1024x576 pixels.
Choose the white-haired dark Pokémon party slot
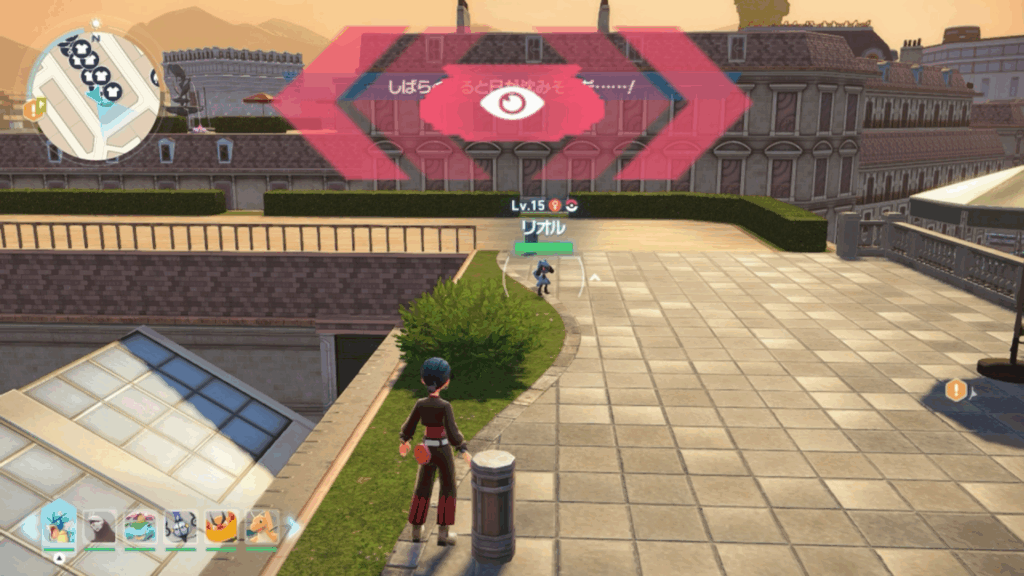(x=100, y=527)
